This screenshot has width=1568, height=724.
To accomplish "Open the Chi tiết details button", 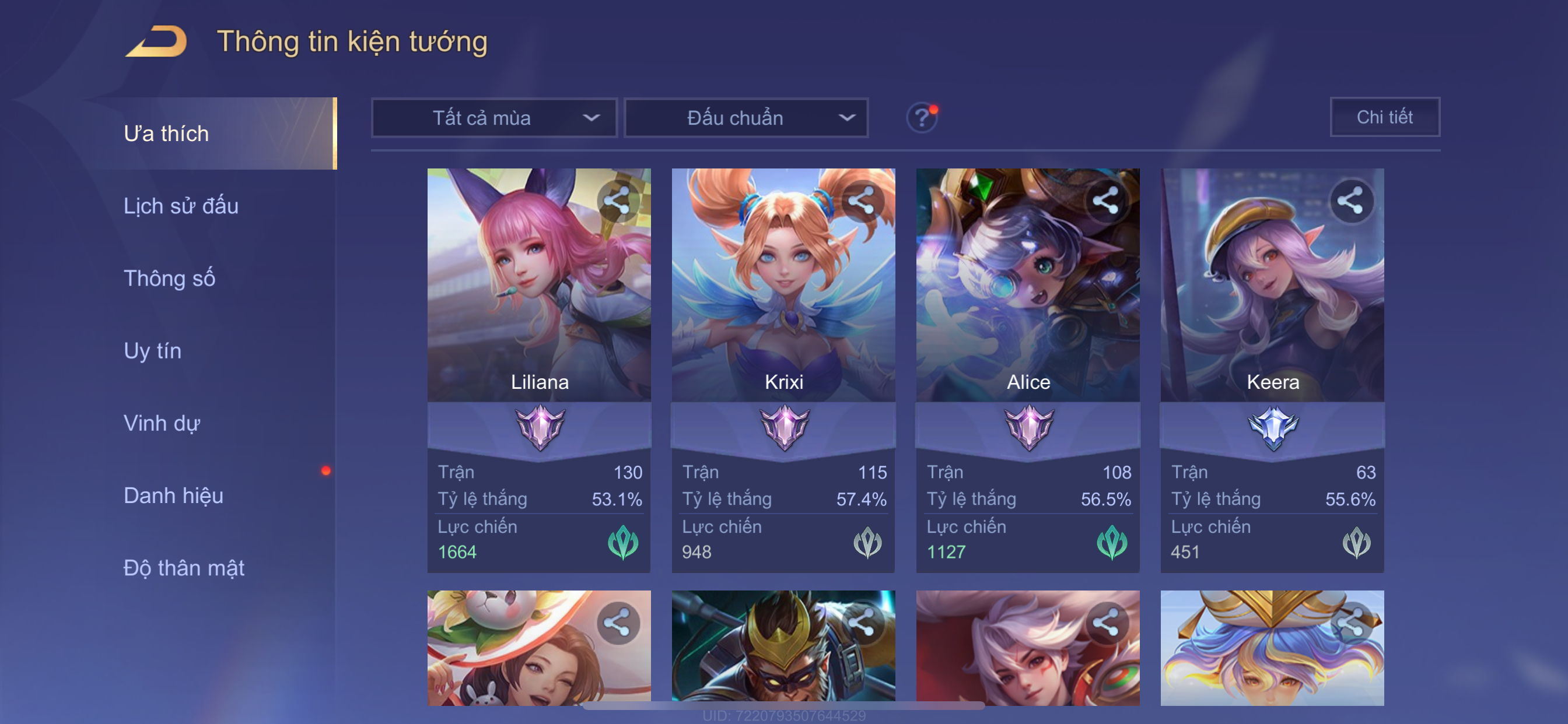I will 1384,117.
